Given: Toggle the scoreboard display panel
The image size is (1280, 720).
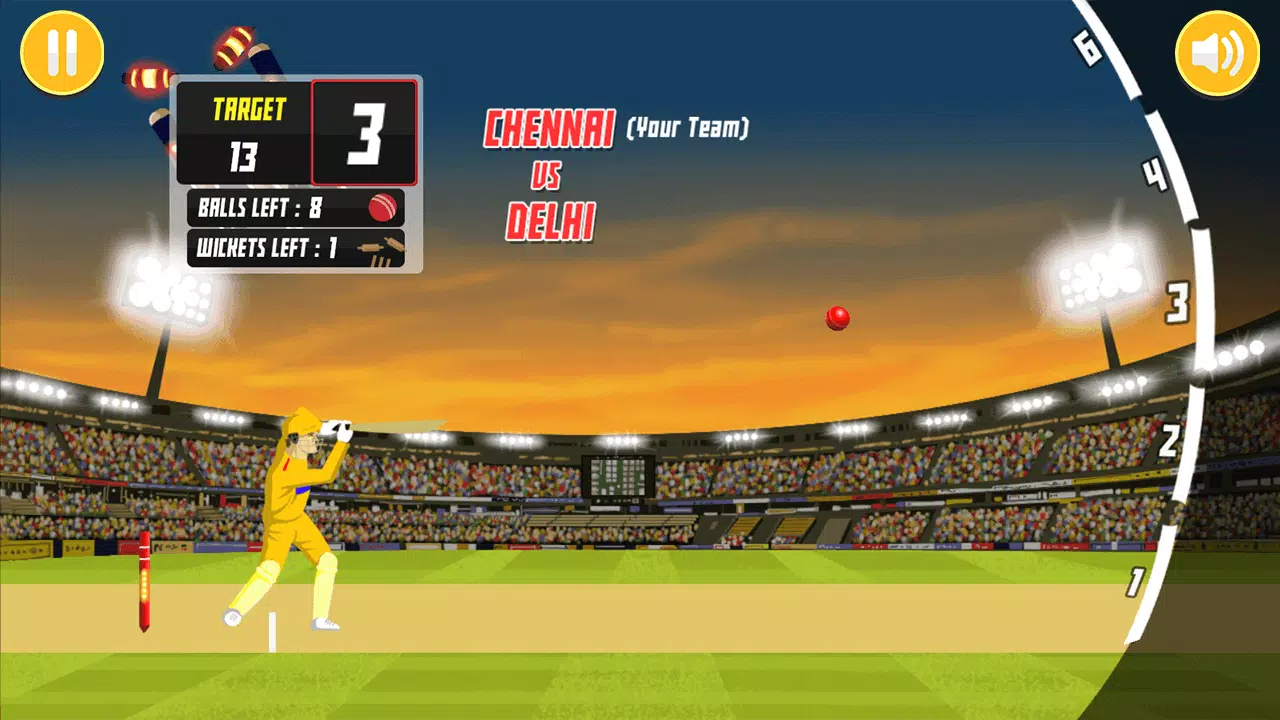Looking at the screenshot, I should pos(296,170).
